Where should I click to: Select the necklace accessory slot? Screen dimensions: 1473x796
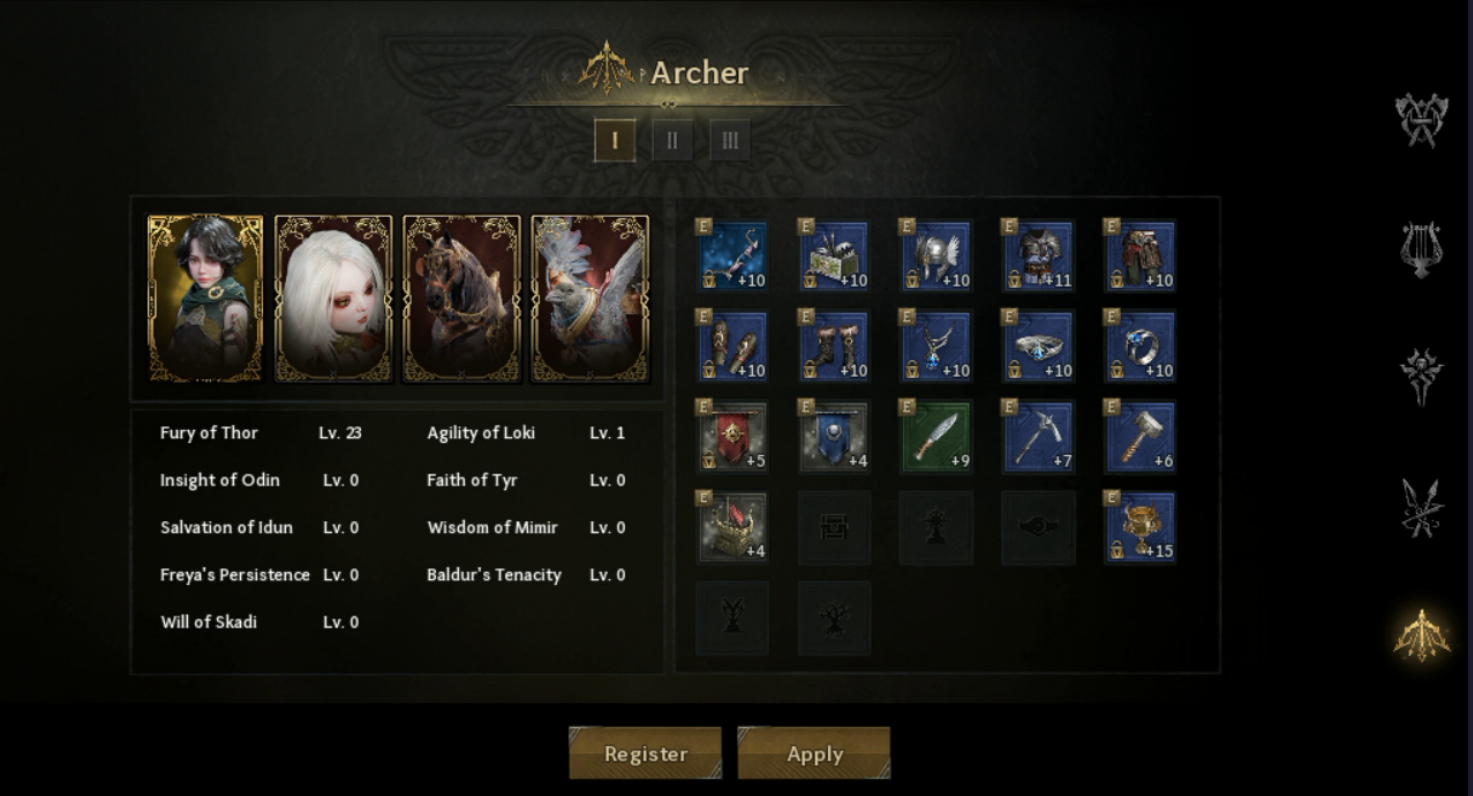tap(935, 346)
